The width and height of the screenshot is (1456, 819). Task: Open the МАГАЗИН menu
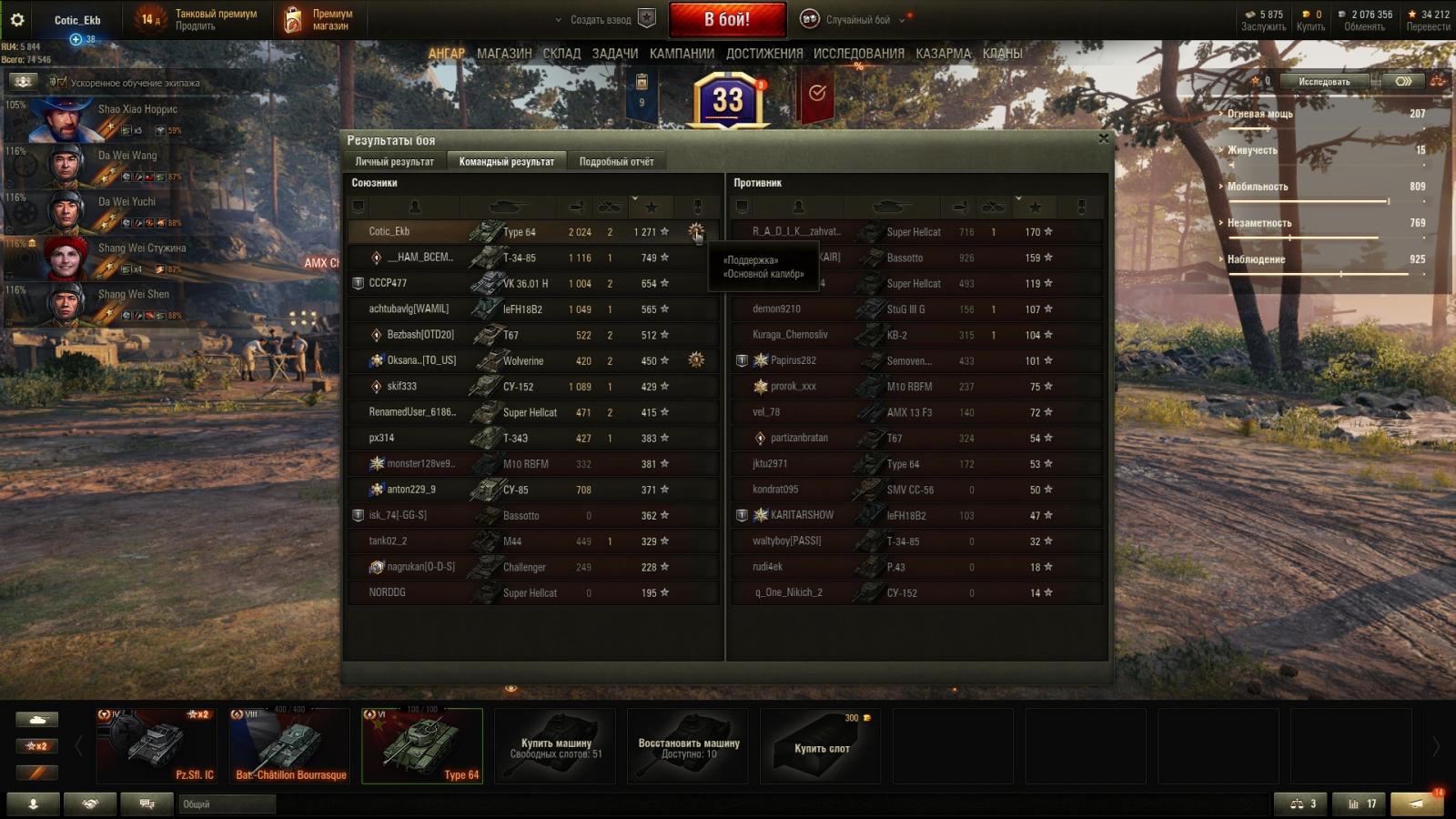(504, 54)
